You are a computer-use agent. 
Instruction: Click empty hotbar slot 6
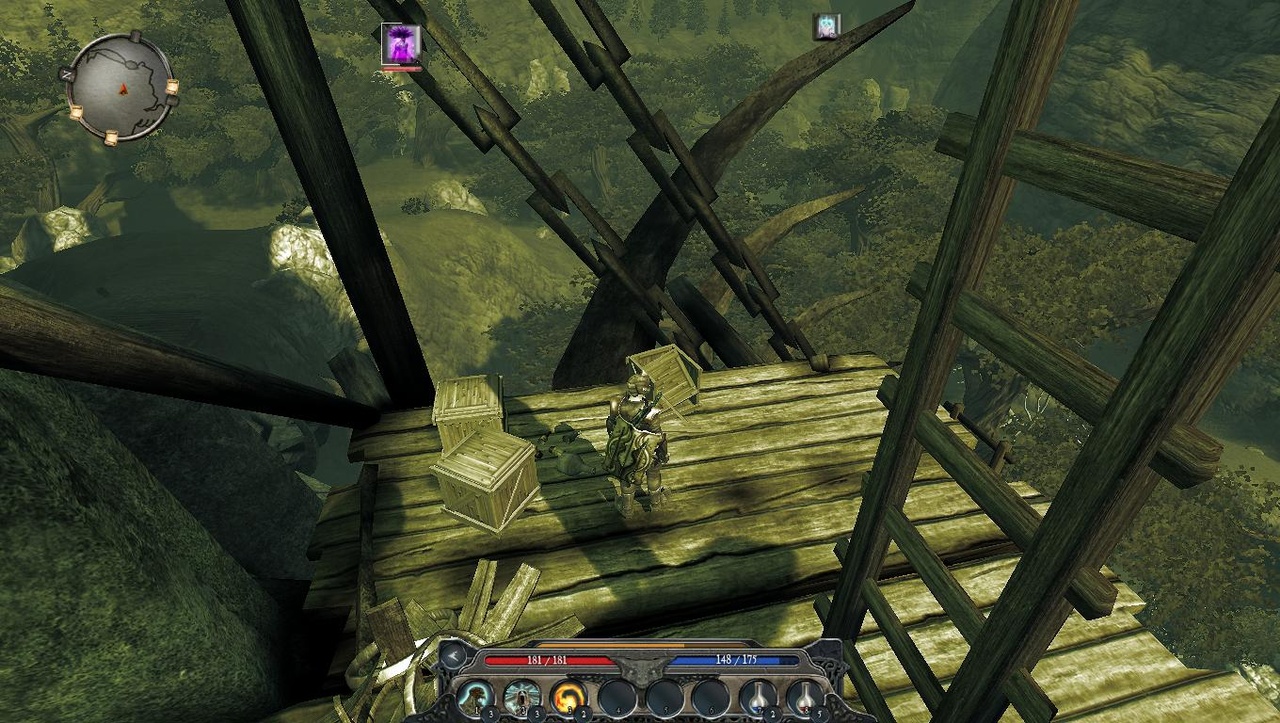click(x=710, y=695)
